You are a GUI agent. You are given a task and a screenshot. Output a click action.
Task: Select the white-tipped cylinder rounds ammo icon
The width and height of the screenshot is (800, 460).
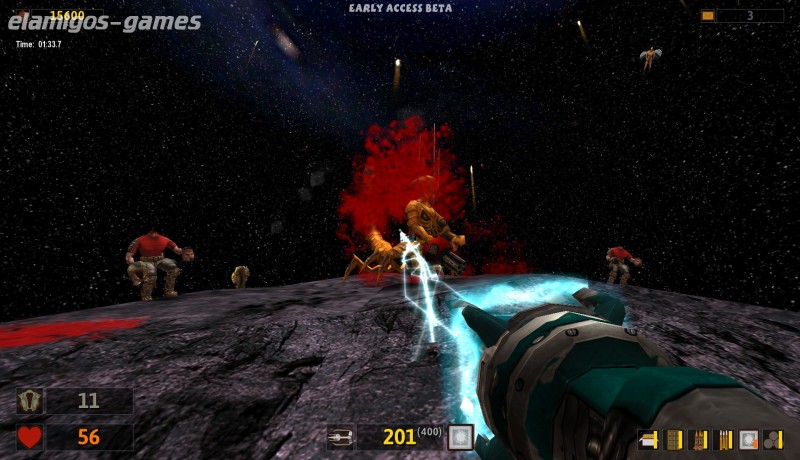[723, 439]
